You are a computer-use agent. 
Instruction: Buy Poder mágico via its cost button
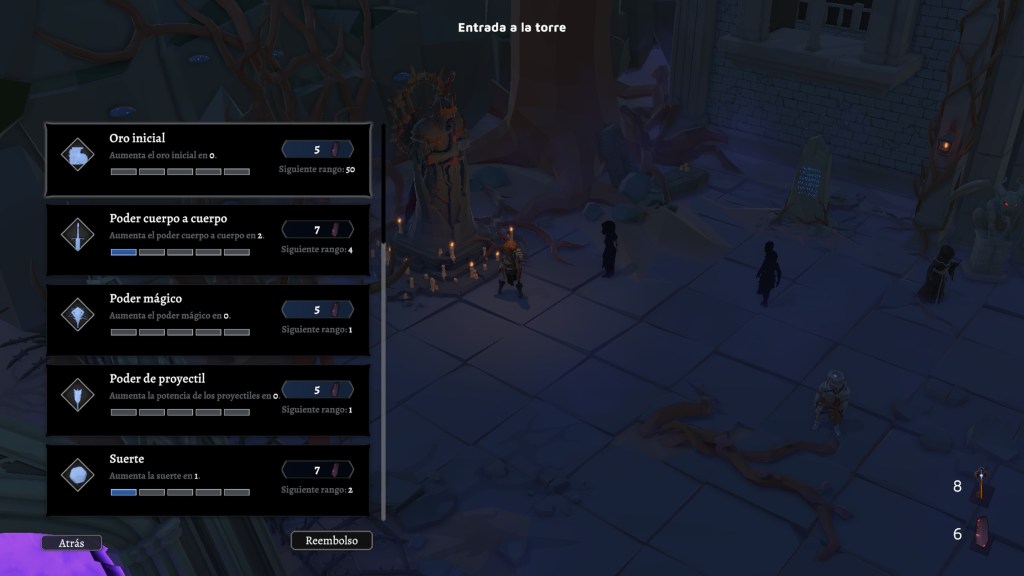click(x=318, y=310)
